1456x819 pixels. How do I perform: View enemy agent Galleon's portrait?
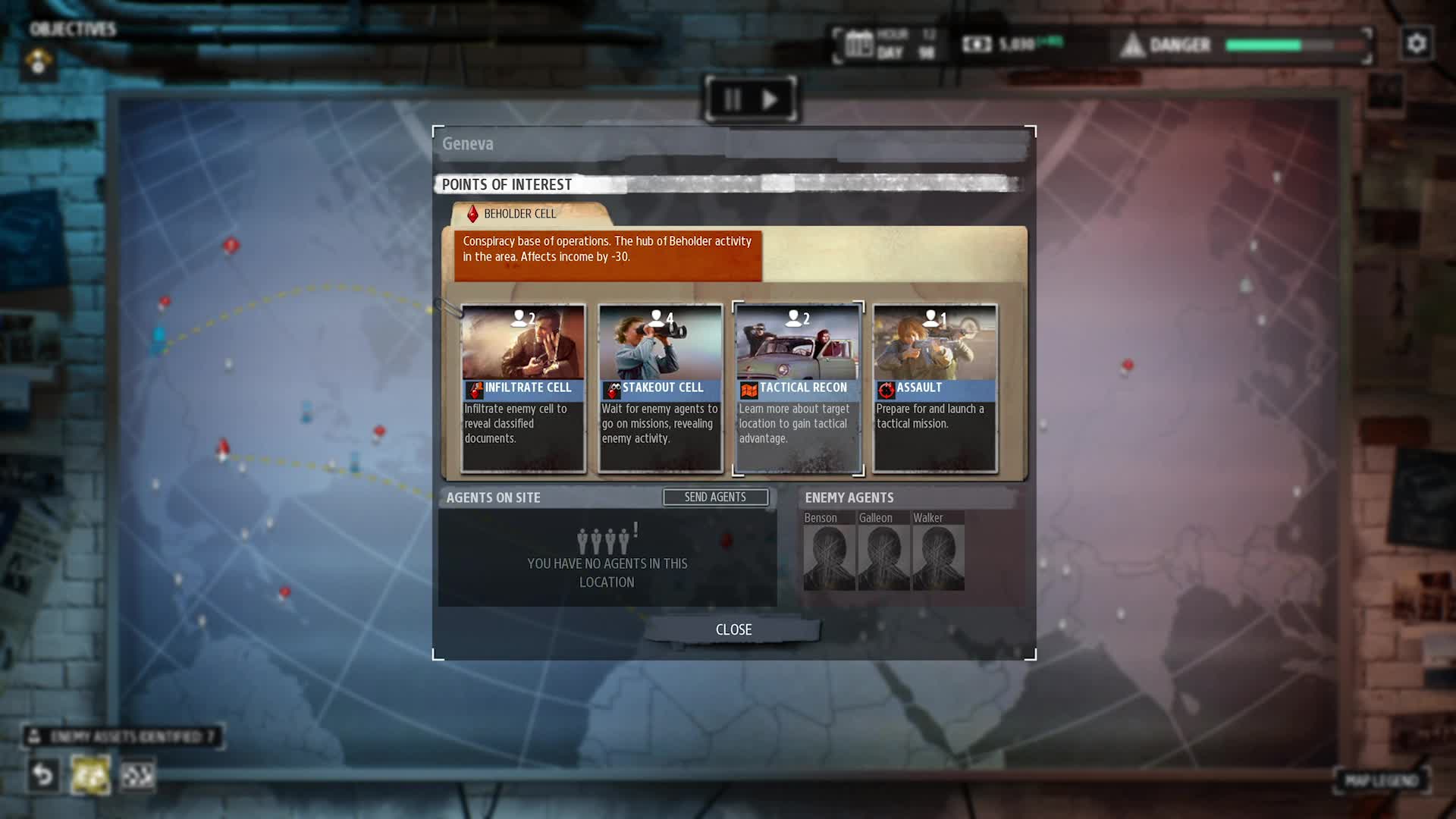tap(883, 557)
